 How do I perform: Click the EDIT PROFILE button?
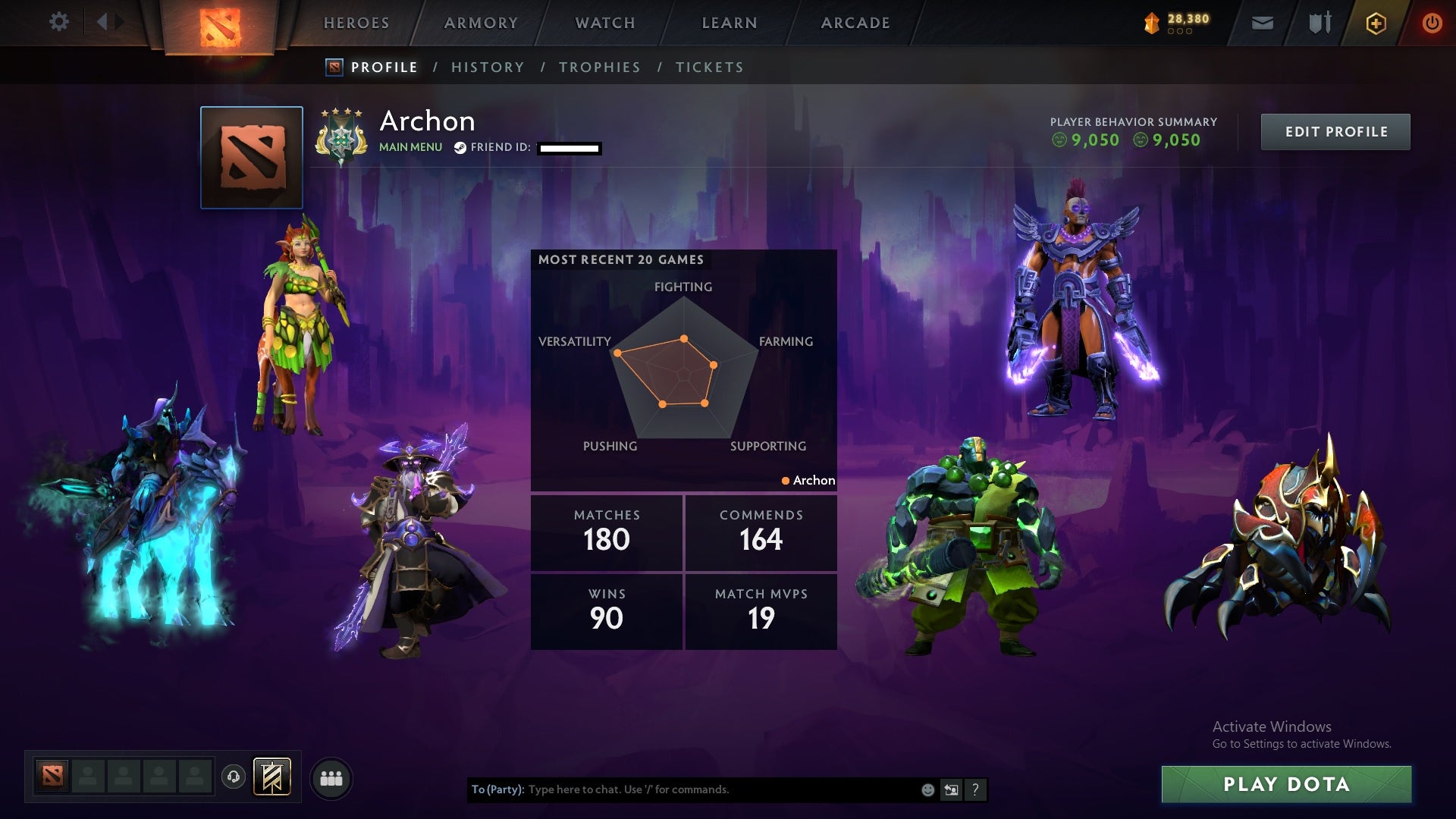pyautogui.click(x=1335, y=131)
